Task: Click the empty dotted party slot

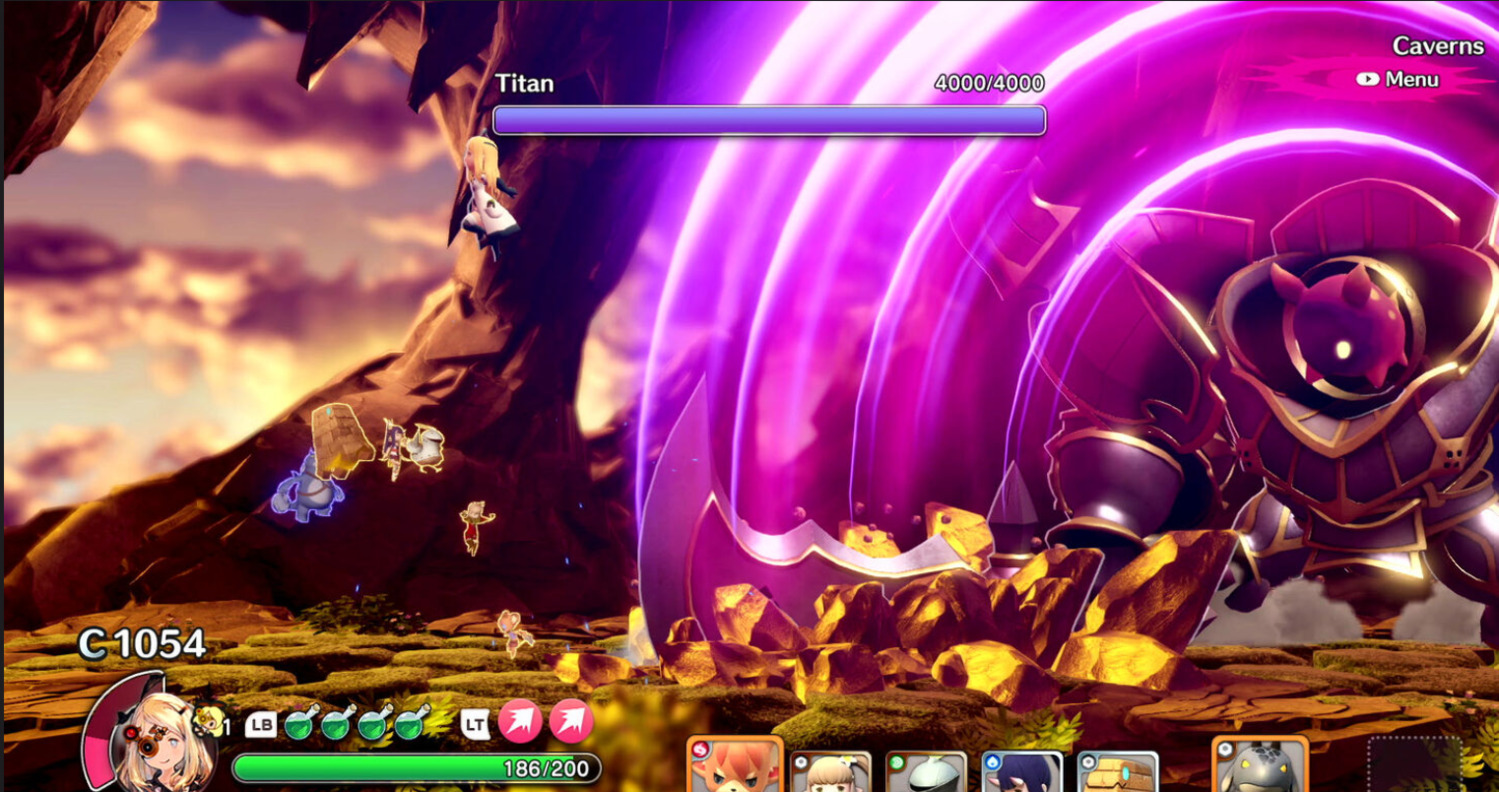Action: [x=1415, y=766]
